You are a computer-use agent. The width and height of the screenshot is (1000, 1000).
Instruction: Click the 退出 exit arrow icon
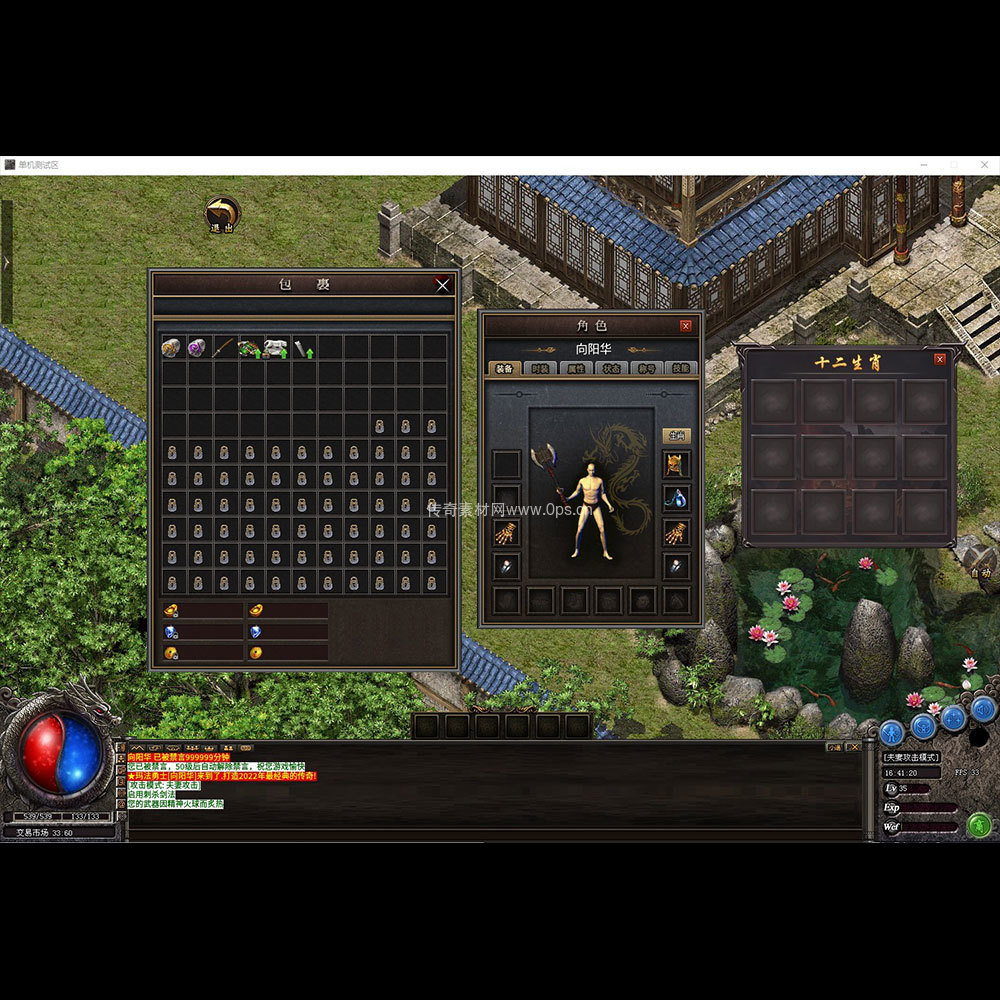point(221,214)
